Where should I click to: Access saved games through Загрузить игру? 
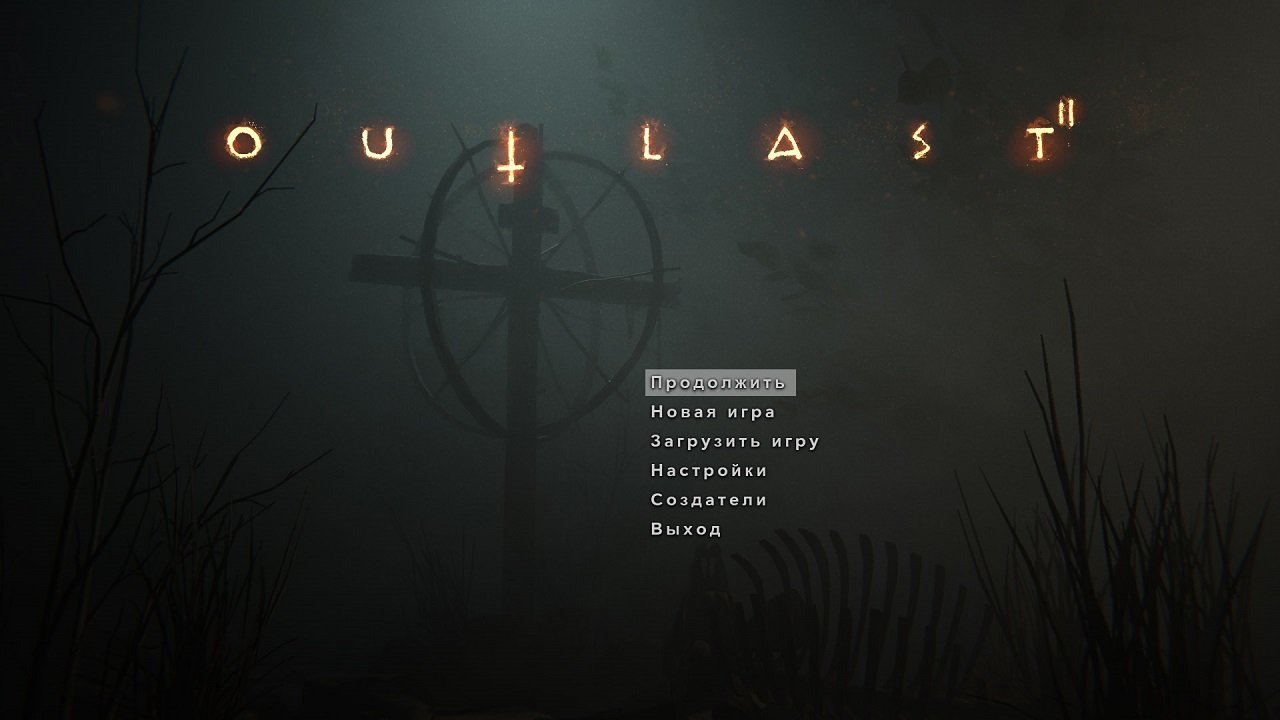(734, 440)
